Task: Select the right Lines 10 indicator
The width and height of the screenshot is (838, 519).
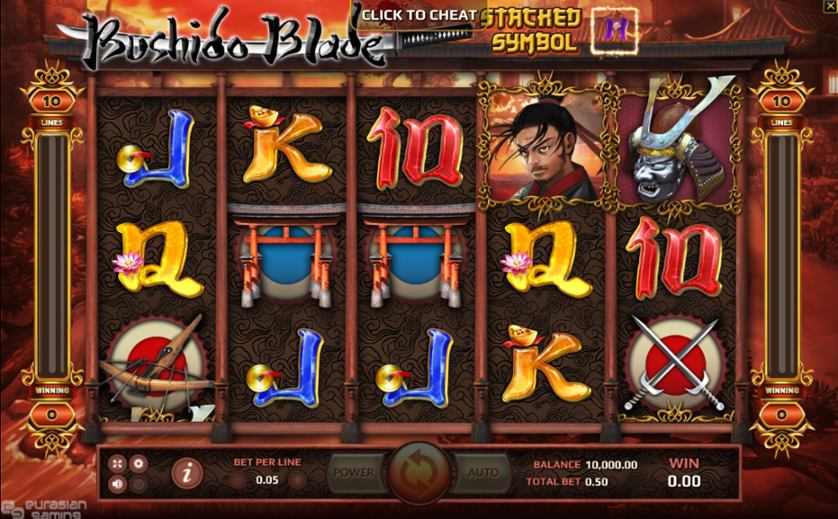Action: [x=781, y=101]
